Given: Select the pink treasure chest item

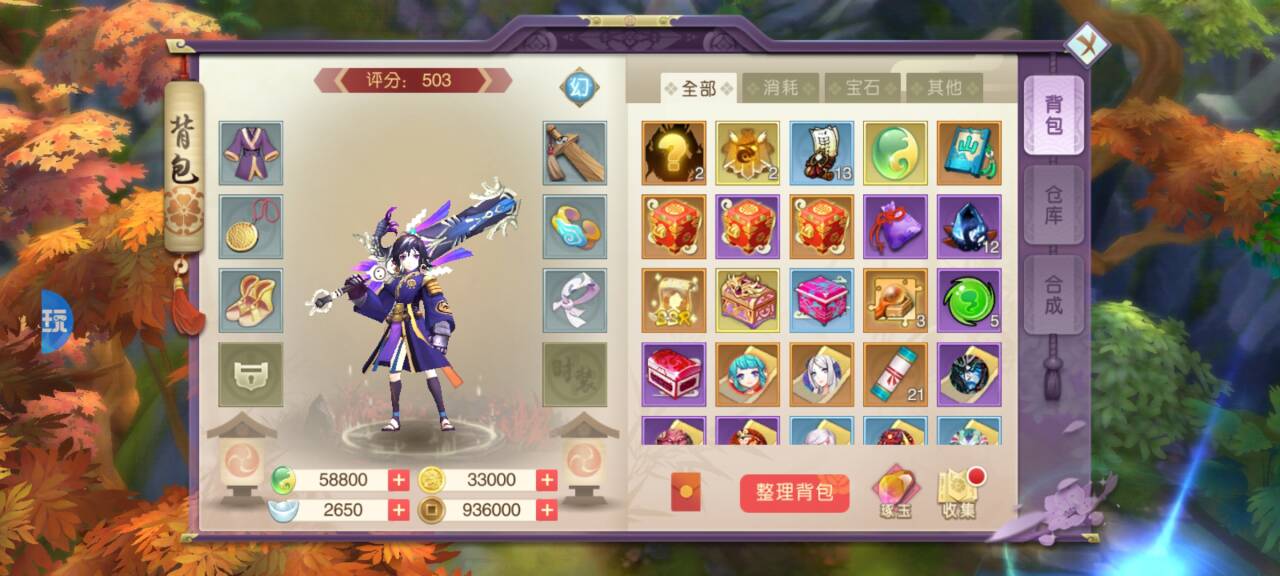Looking at the screenshot, I should pyautogui.click(x=821, y=300).
